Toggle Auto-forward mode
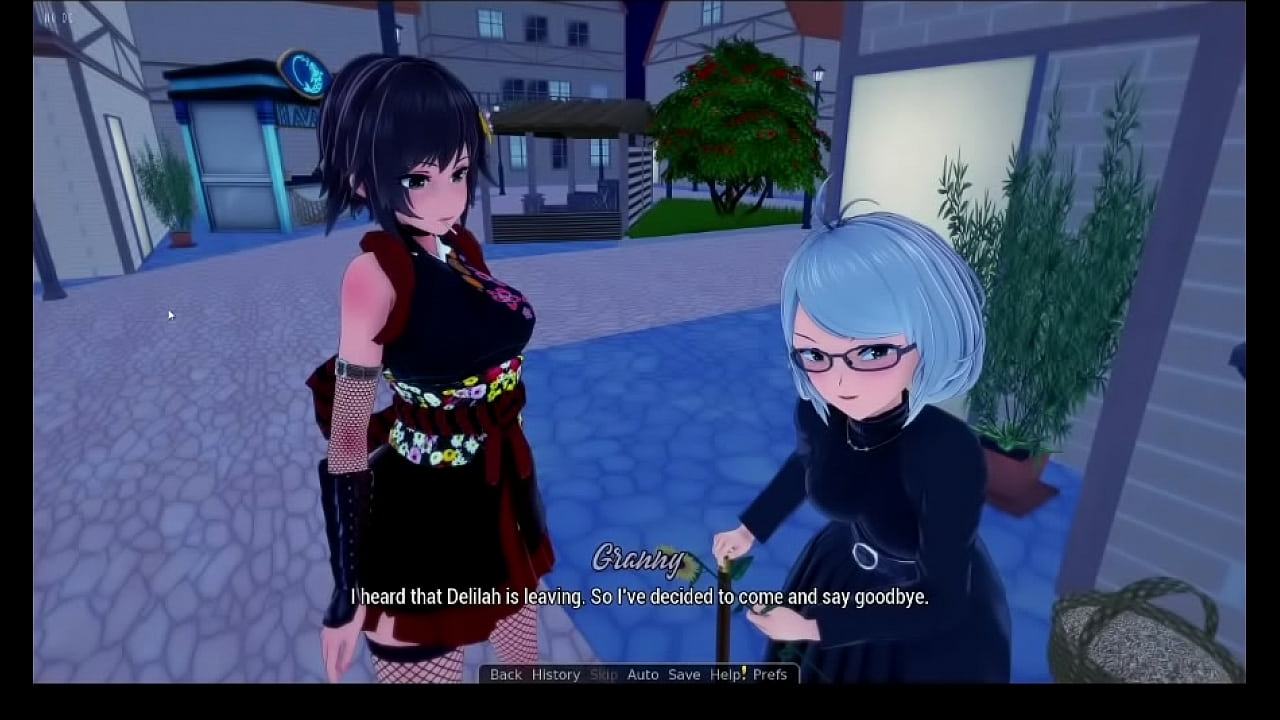Image resolution: width=1280 pixels, height=720 pixels. [643, 675]
